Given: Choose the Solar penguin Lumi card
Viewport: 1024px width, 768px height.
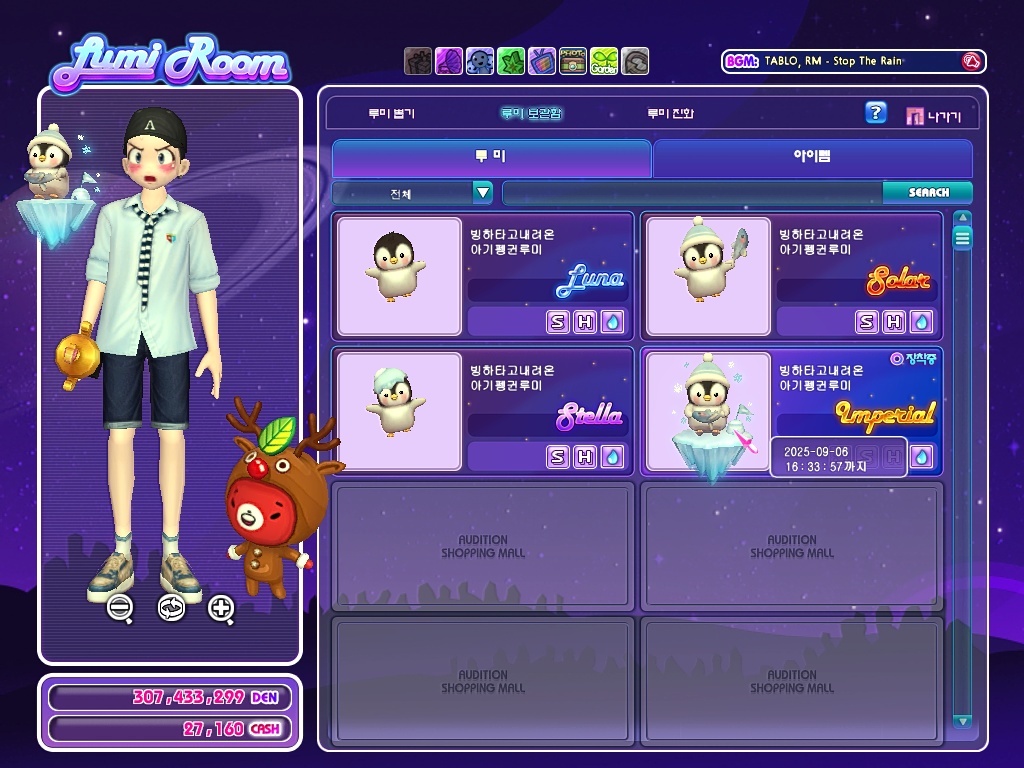Looking at the screenshot, I should (x=708, y=276).
